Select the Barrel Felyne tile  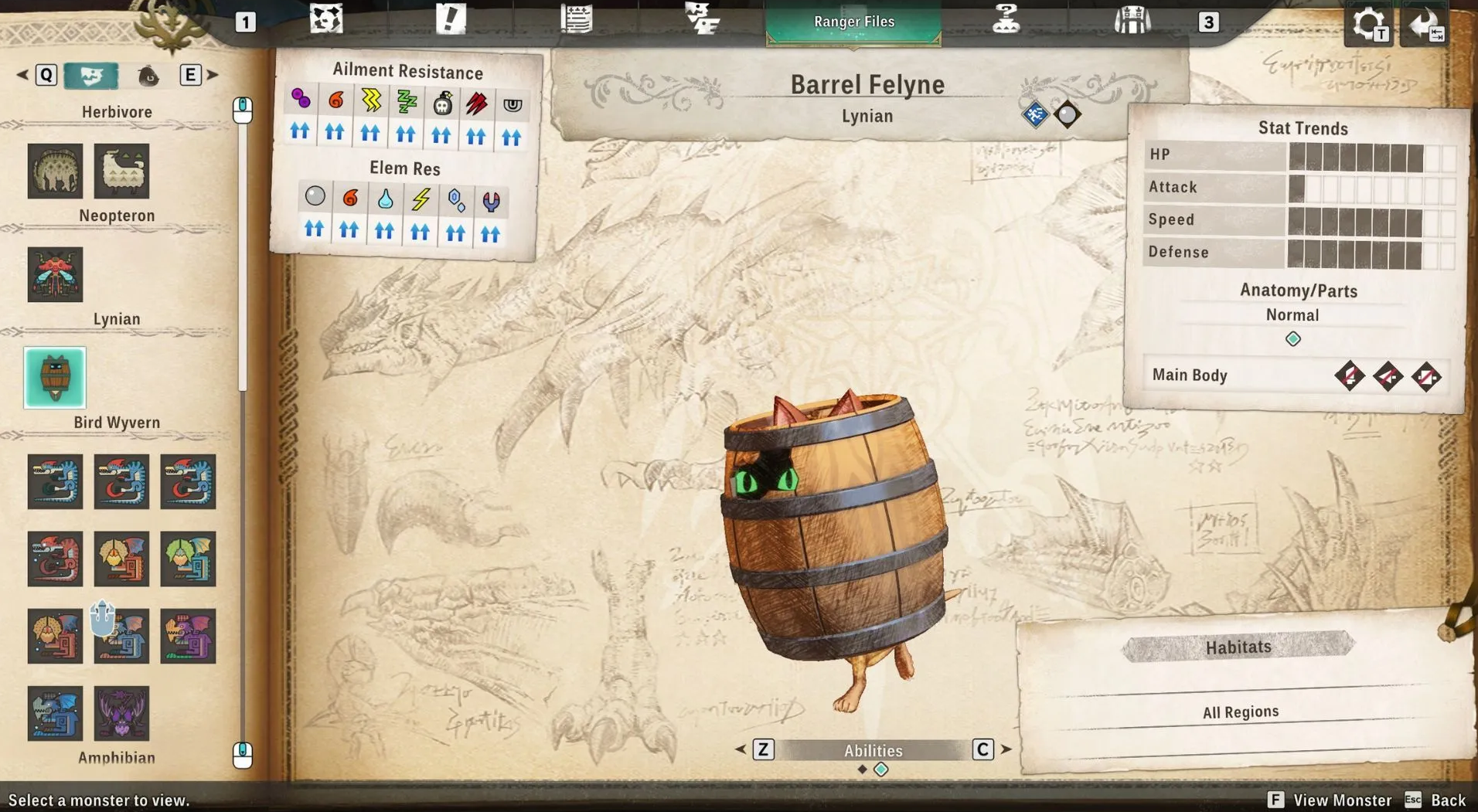tap(55, 378)
